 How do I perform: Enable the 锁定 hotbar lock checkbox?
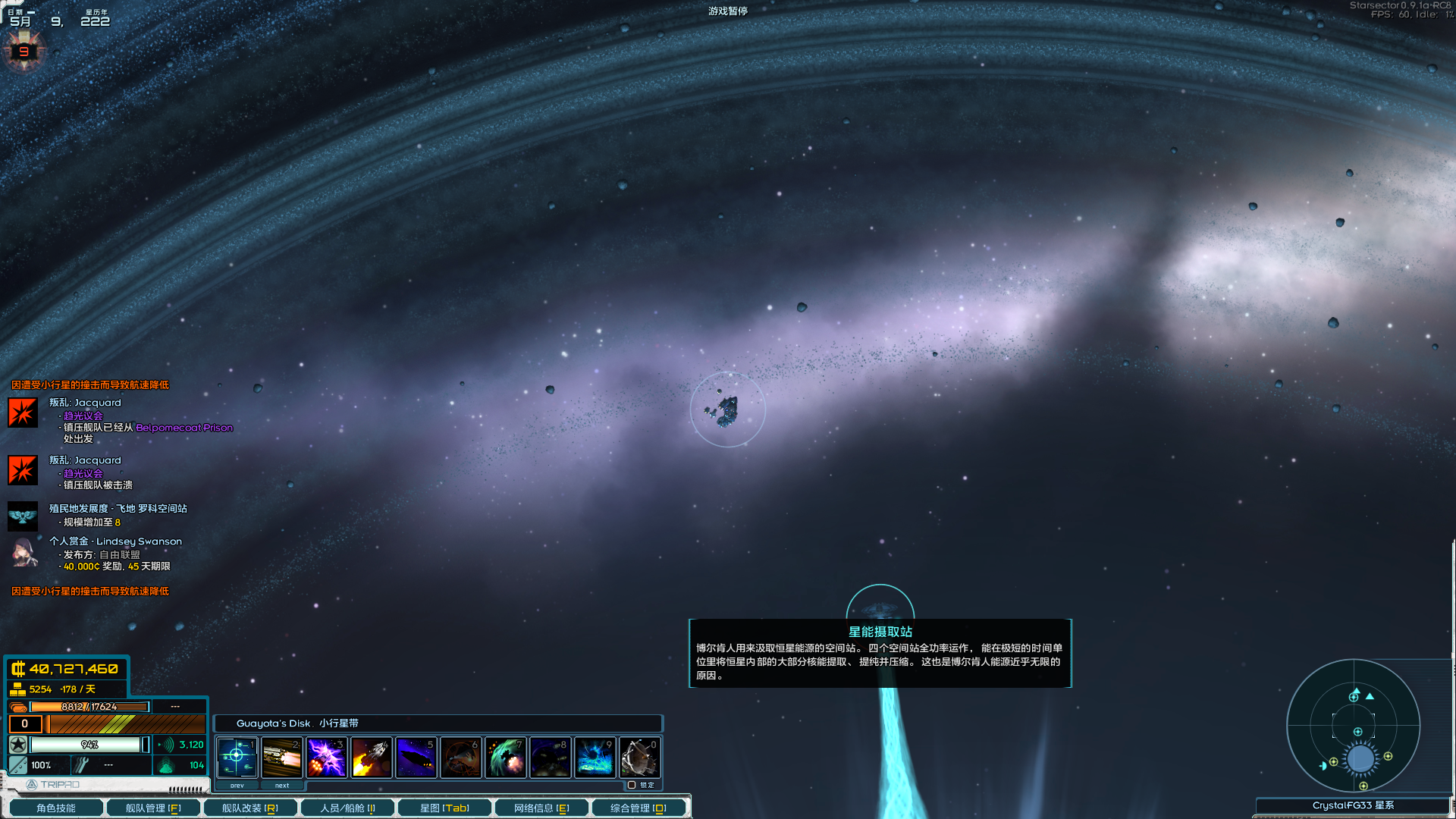point(632,785)
